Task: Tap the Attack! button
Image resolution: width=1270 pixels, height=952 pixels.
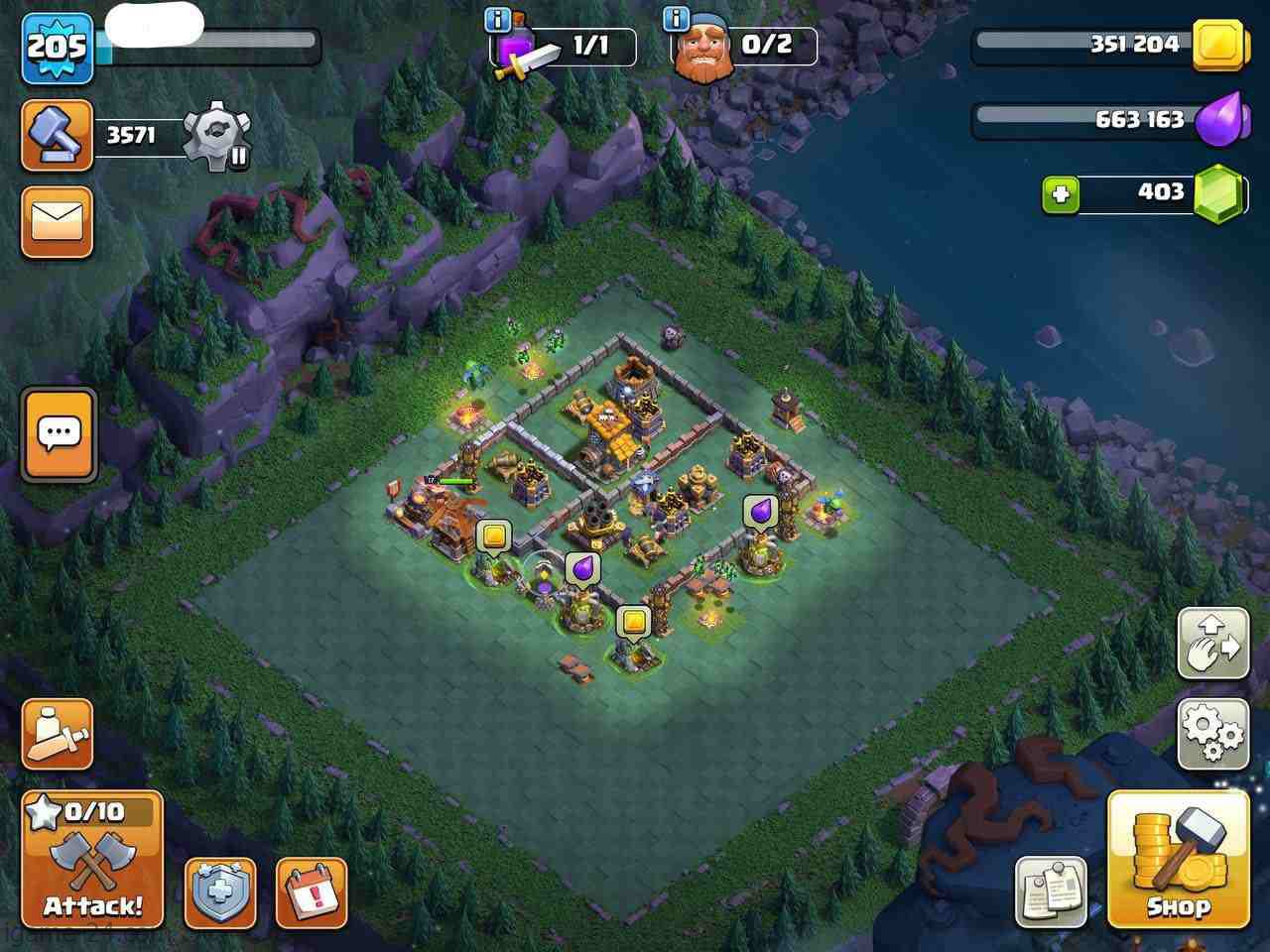Action: coord(92,859)
